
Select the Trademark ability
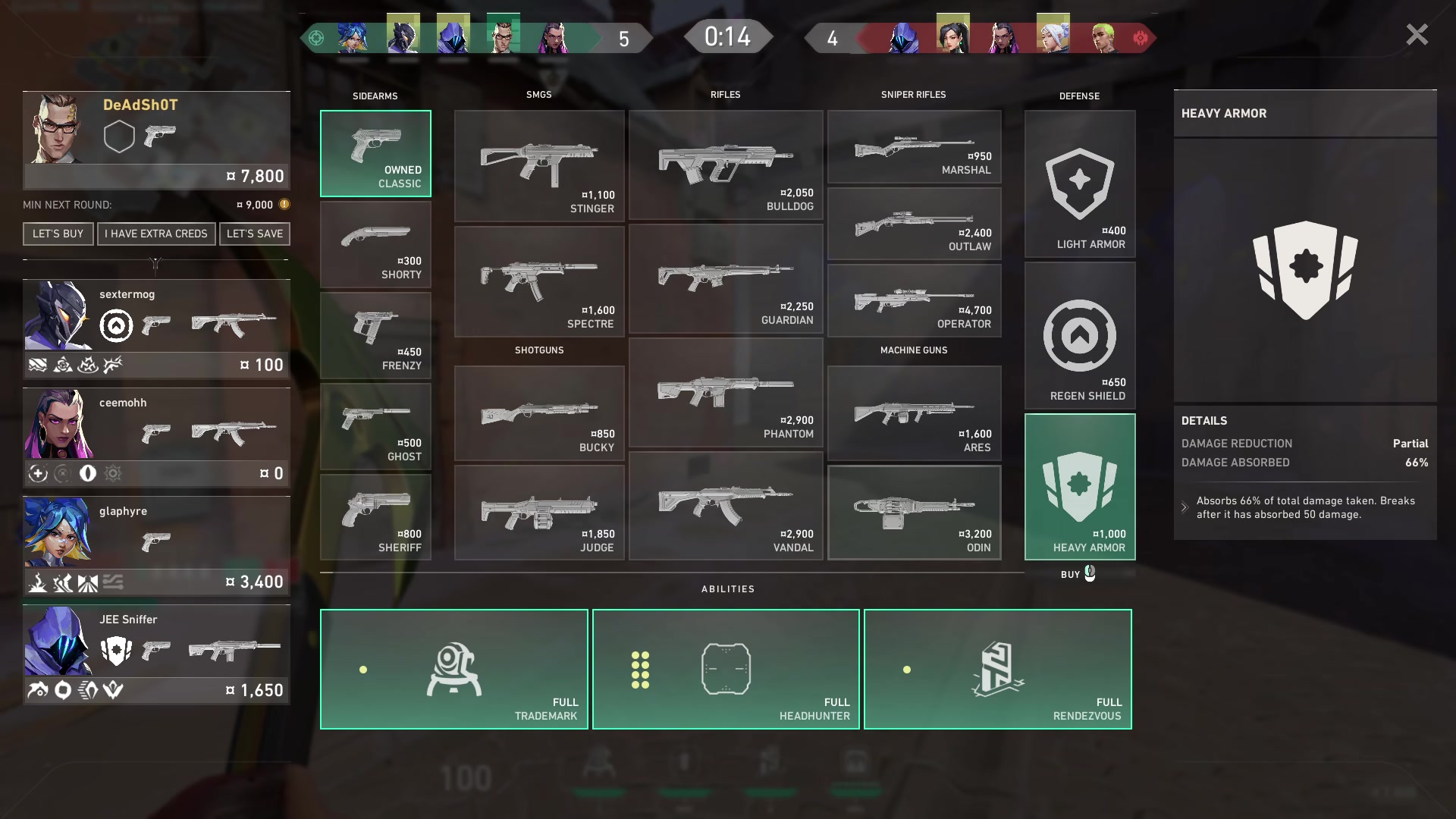(x=453, y=669)
